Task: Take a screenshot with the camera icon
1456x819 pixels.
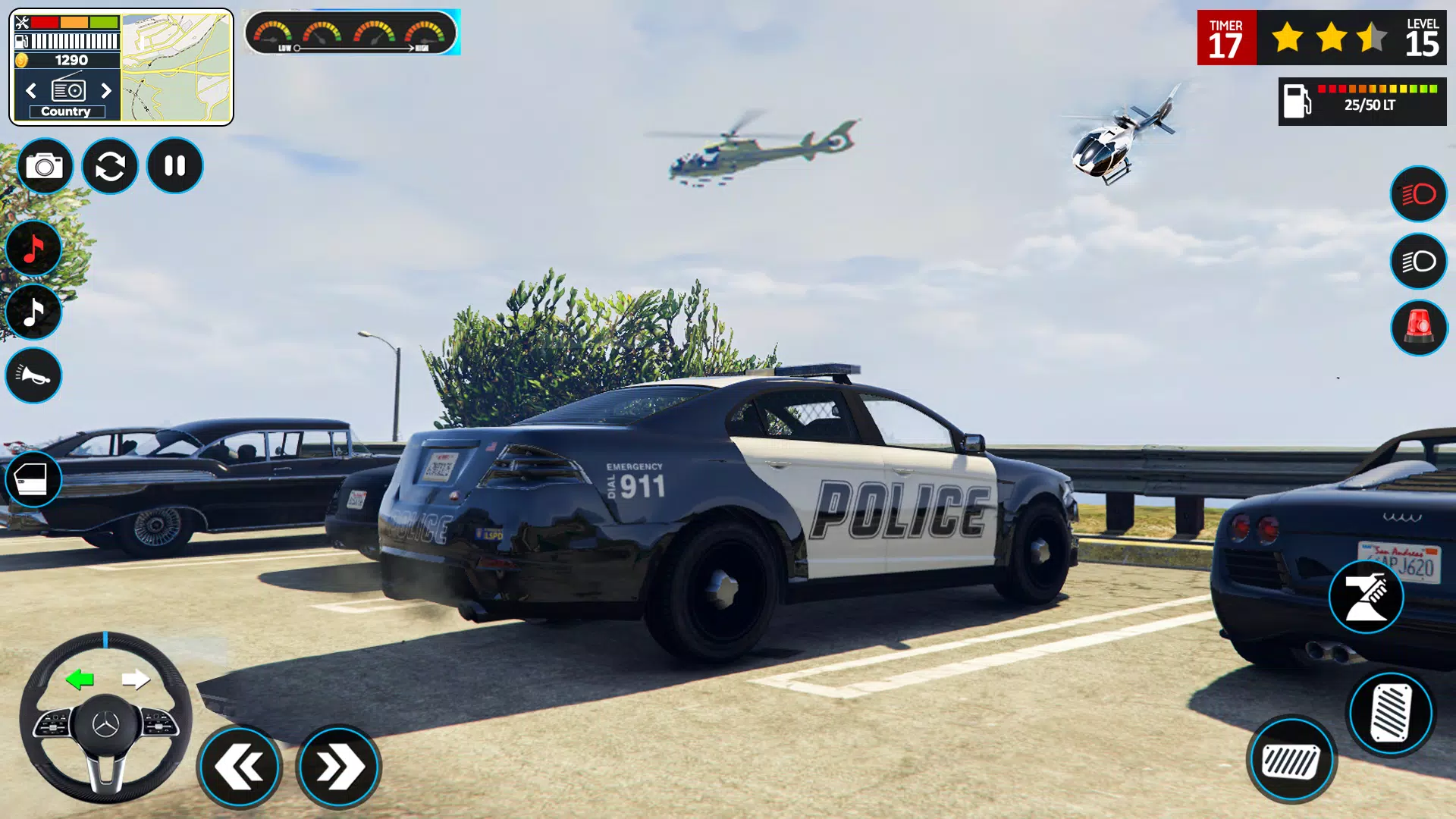Action: click(45, 166)
